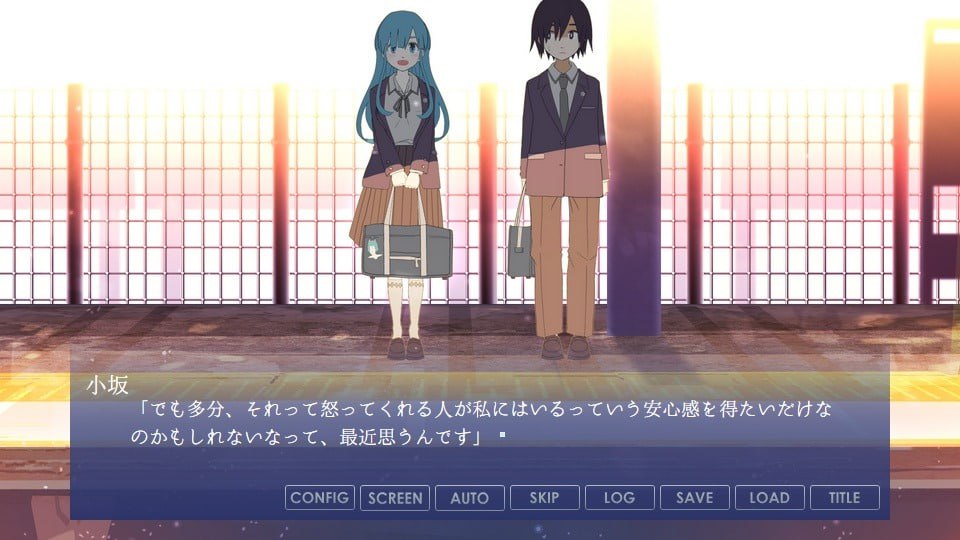The image size is (960, 540).
Task: Open the SAVE menu
Action: click(695, 497)
